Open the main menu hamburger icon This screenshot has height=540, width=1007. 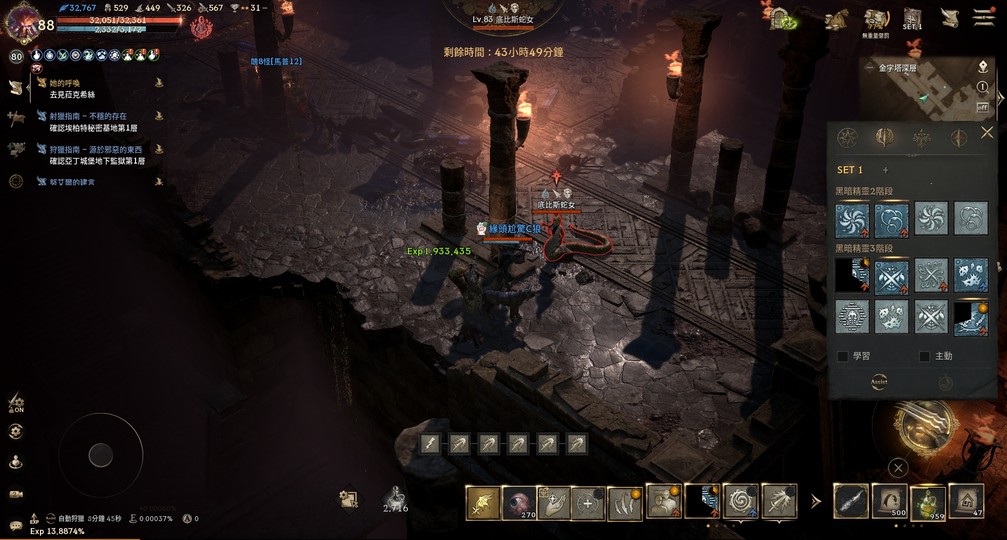pos(985,19)
